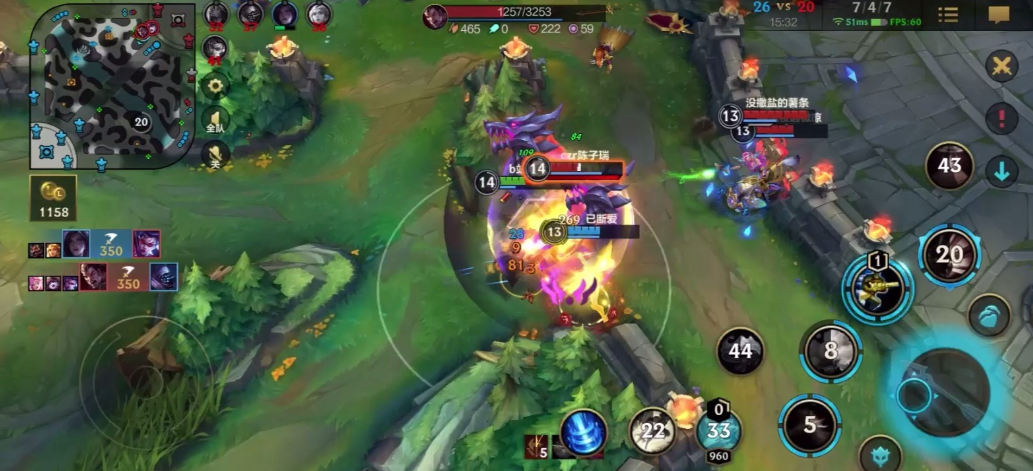Toggle the muted microphone button
This screenshot has width=1033, height=471.
tap(215, 155)
